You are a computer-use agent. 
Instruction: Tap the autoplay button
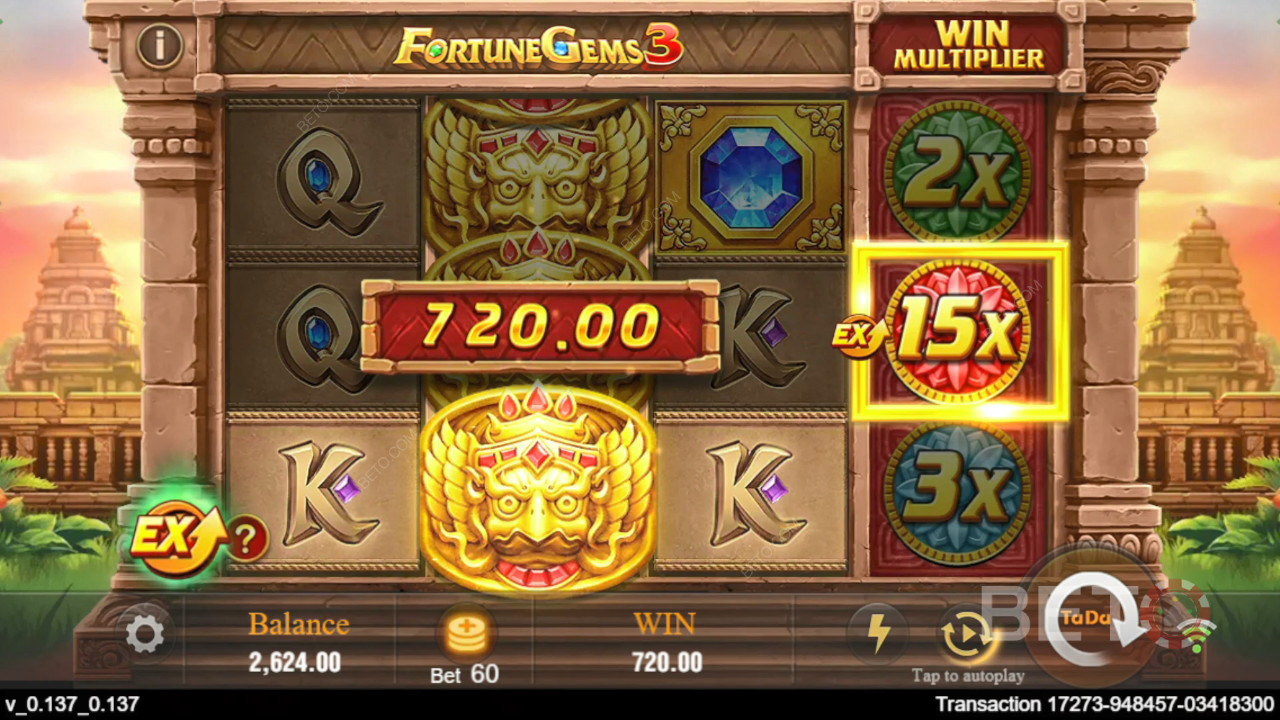point(966,636)
